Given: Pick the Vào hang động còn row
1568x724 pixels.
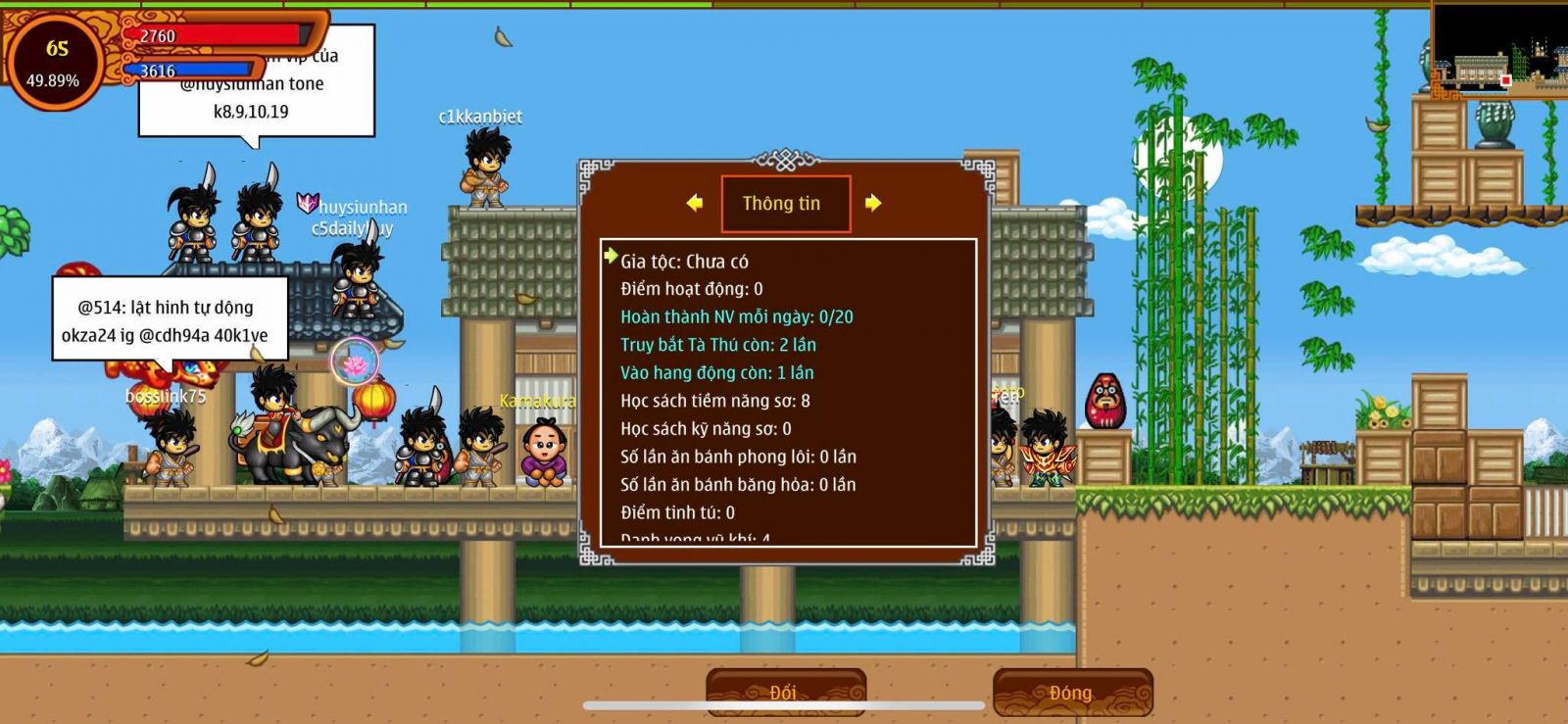Looking at the screenshot, I should (716, 373).
